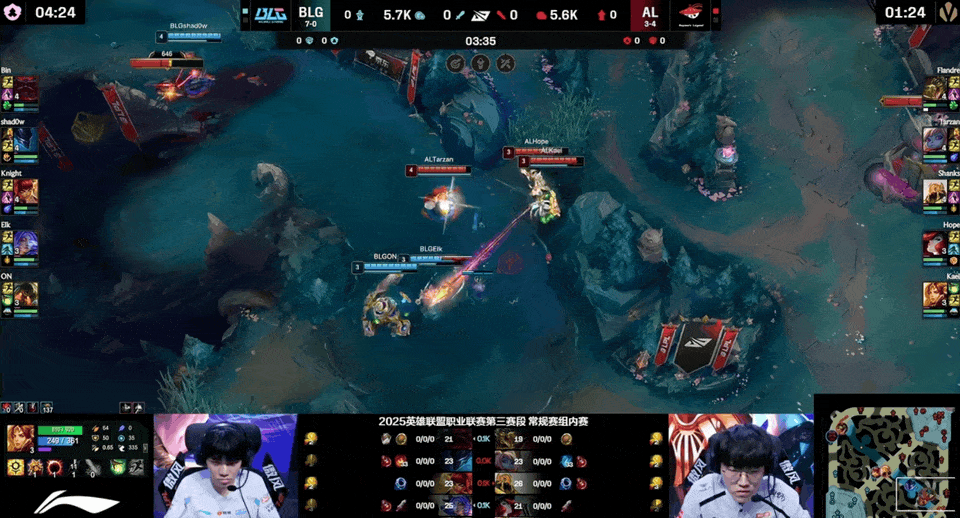Screen dimensions: 960x518
Task: Click the AL team logo on scoreboard
Action: click(x=691, y=15)
